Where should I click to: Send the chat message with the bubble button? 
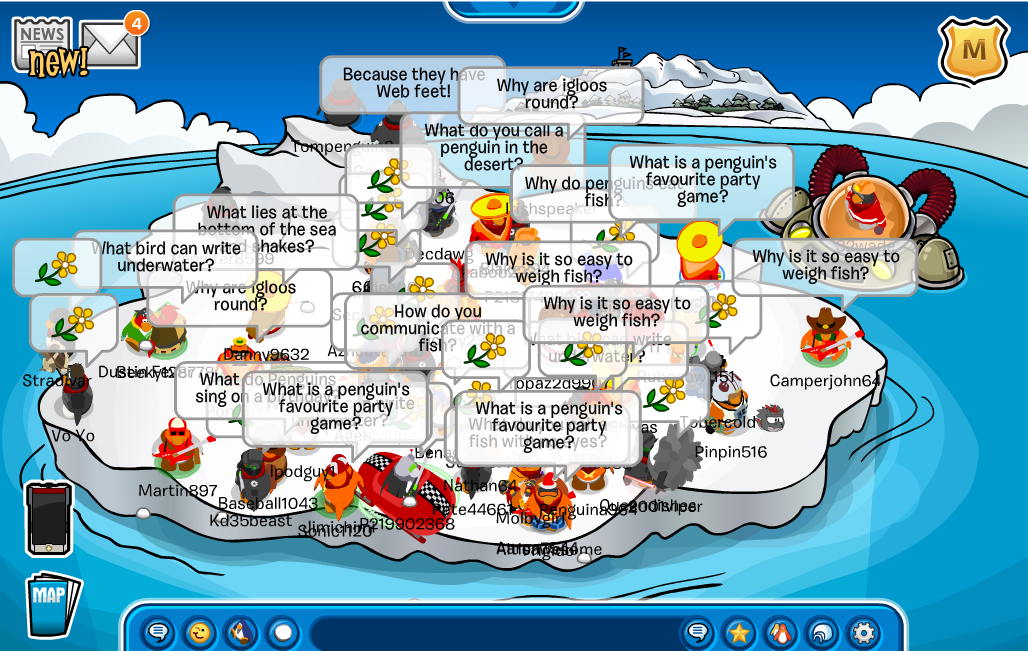click(699, 632)
